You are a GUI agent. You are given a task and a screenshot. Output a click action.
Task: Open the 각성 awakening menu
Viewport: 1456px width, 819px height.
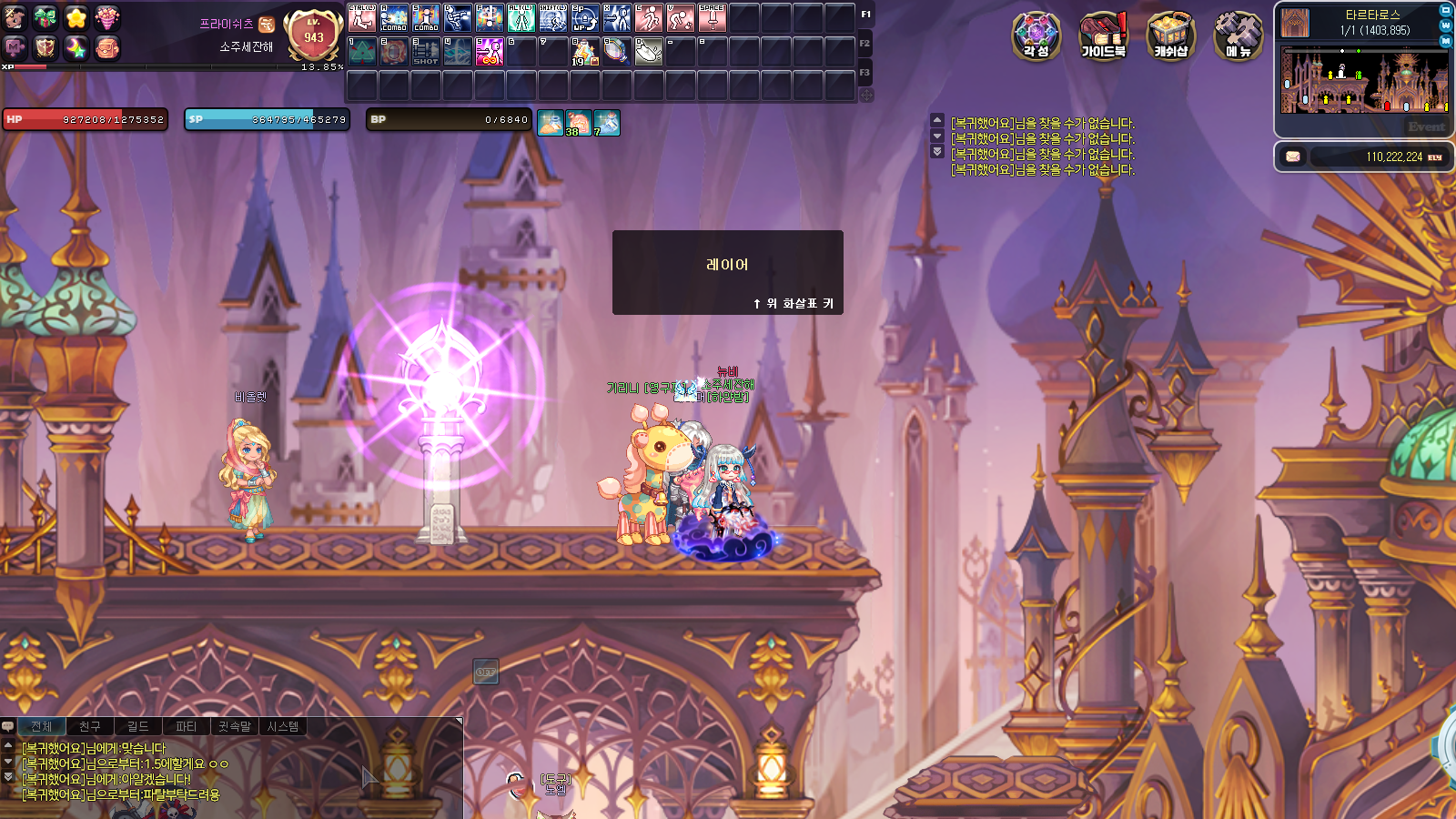(x=1036, y=36)
